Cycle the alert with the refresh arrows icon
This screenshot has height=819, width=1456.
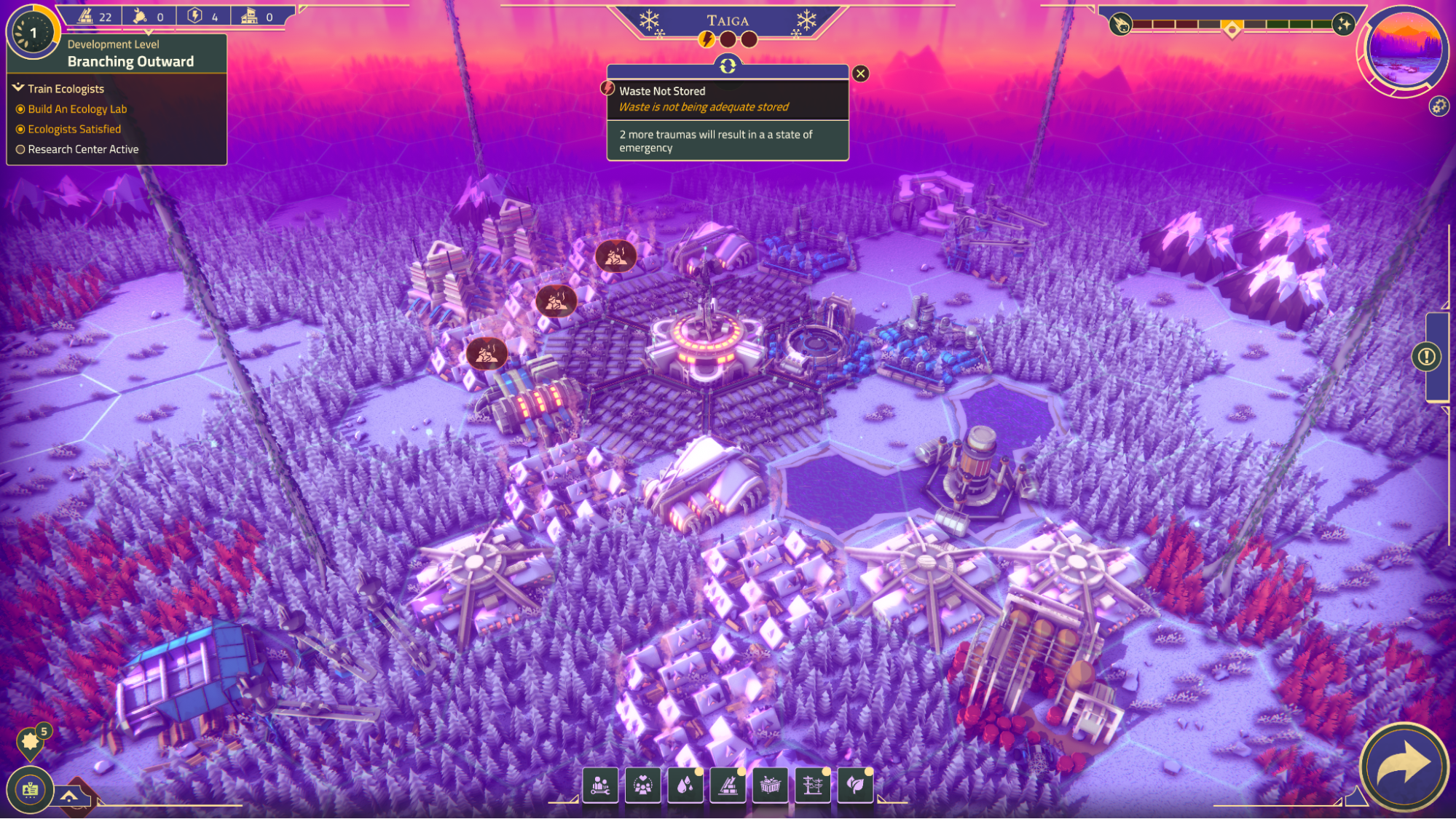[728, 66]
